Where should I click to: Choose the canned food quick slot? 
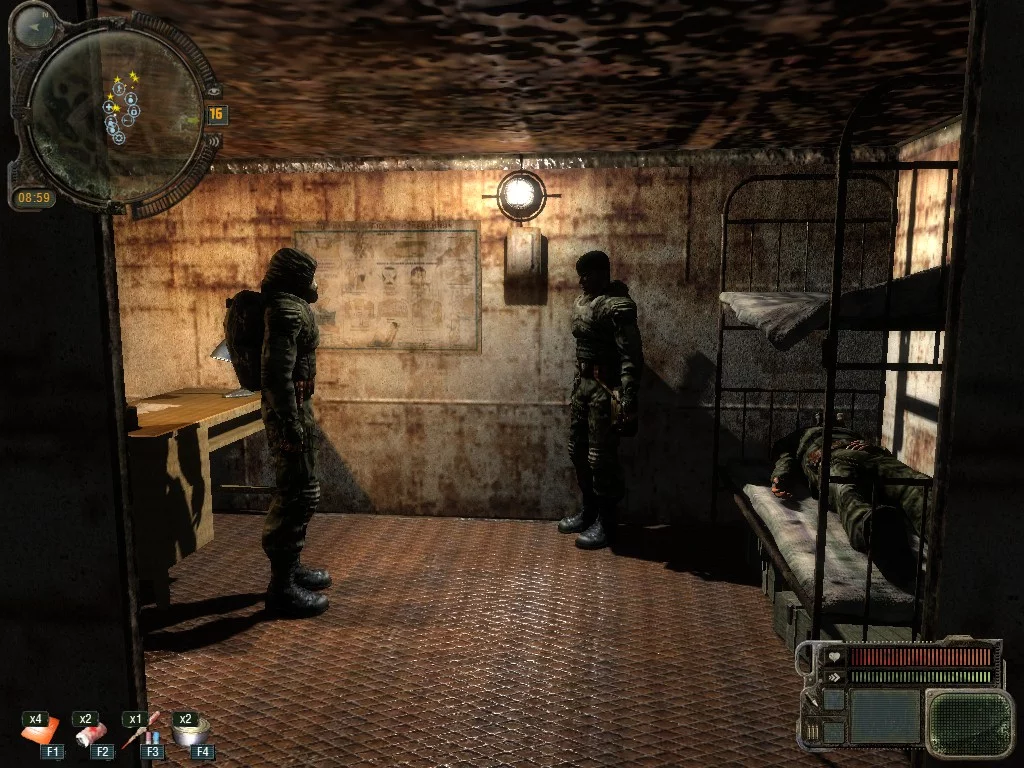tap(188, 734)
